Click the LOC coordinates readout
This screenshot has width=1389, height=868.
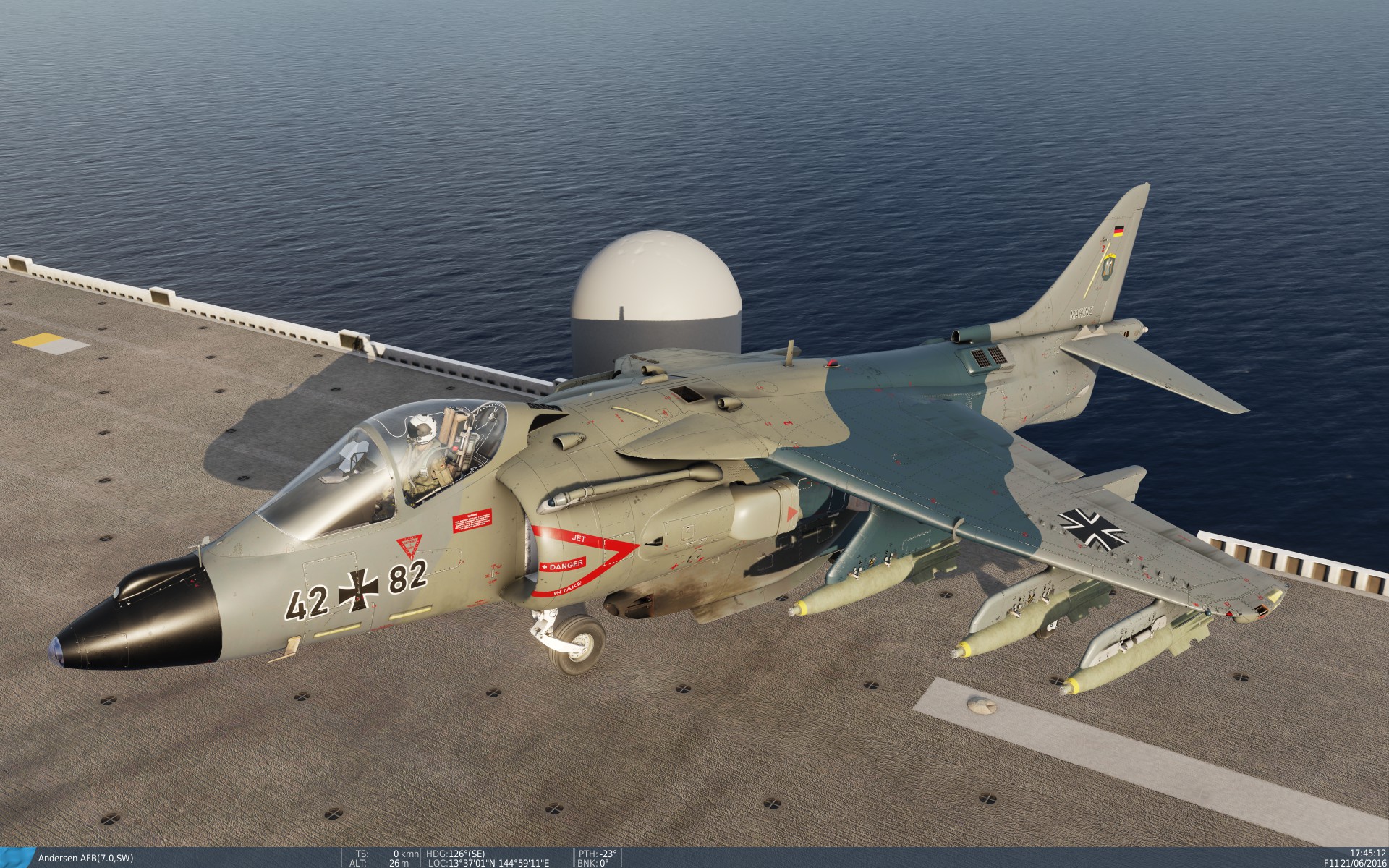490,862
